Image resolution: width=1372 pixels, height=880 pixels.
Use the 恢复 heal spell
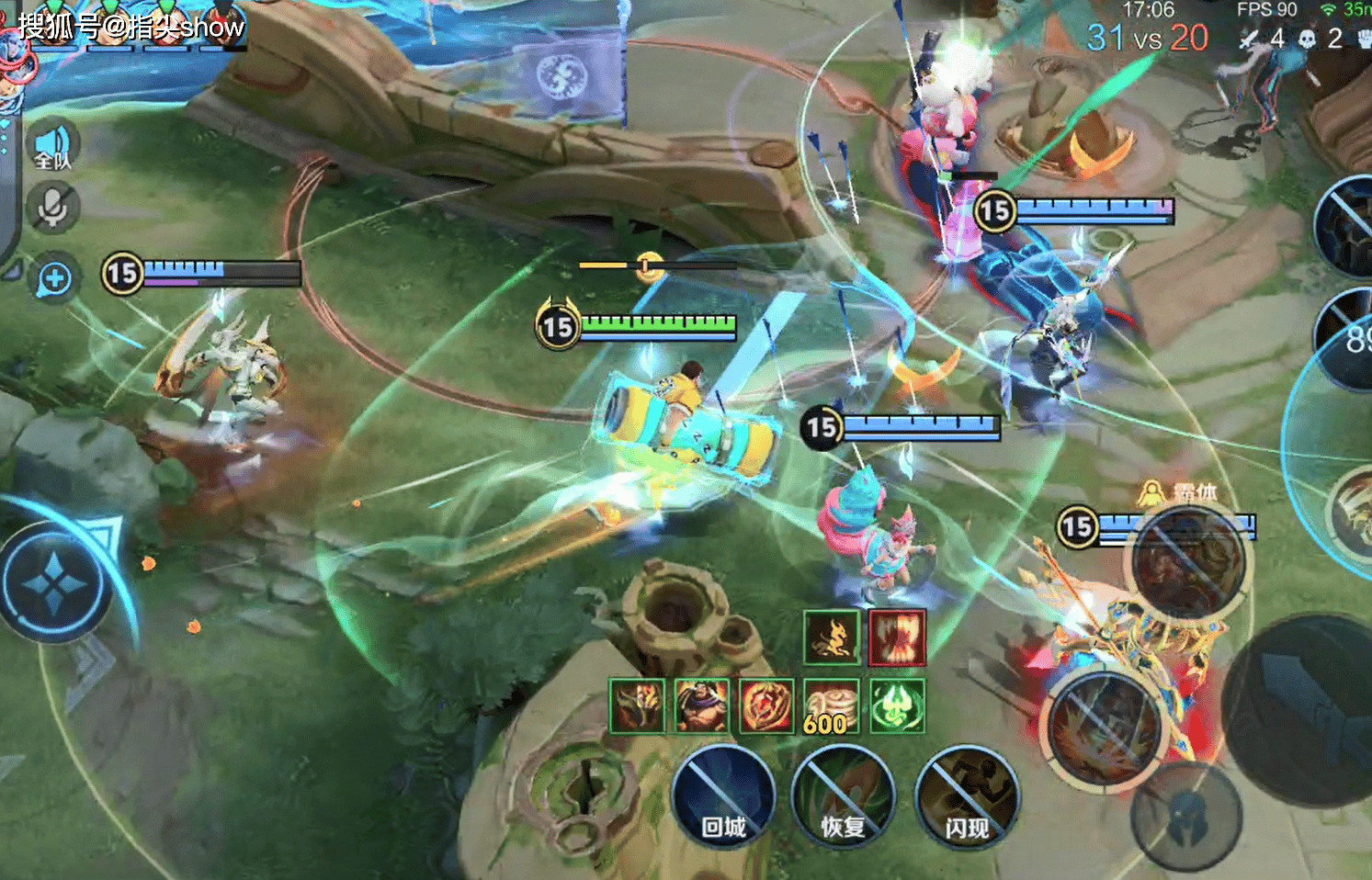[x=842, y=796]
